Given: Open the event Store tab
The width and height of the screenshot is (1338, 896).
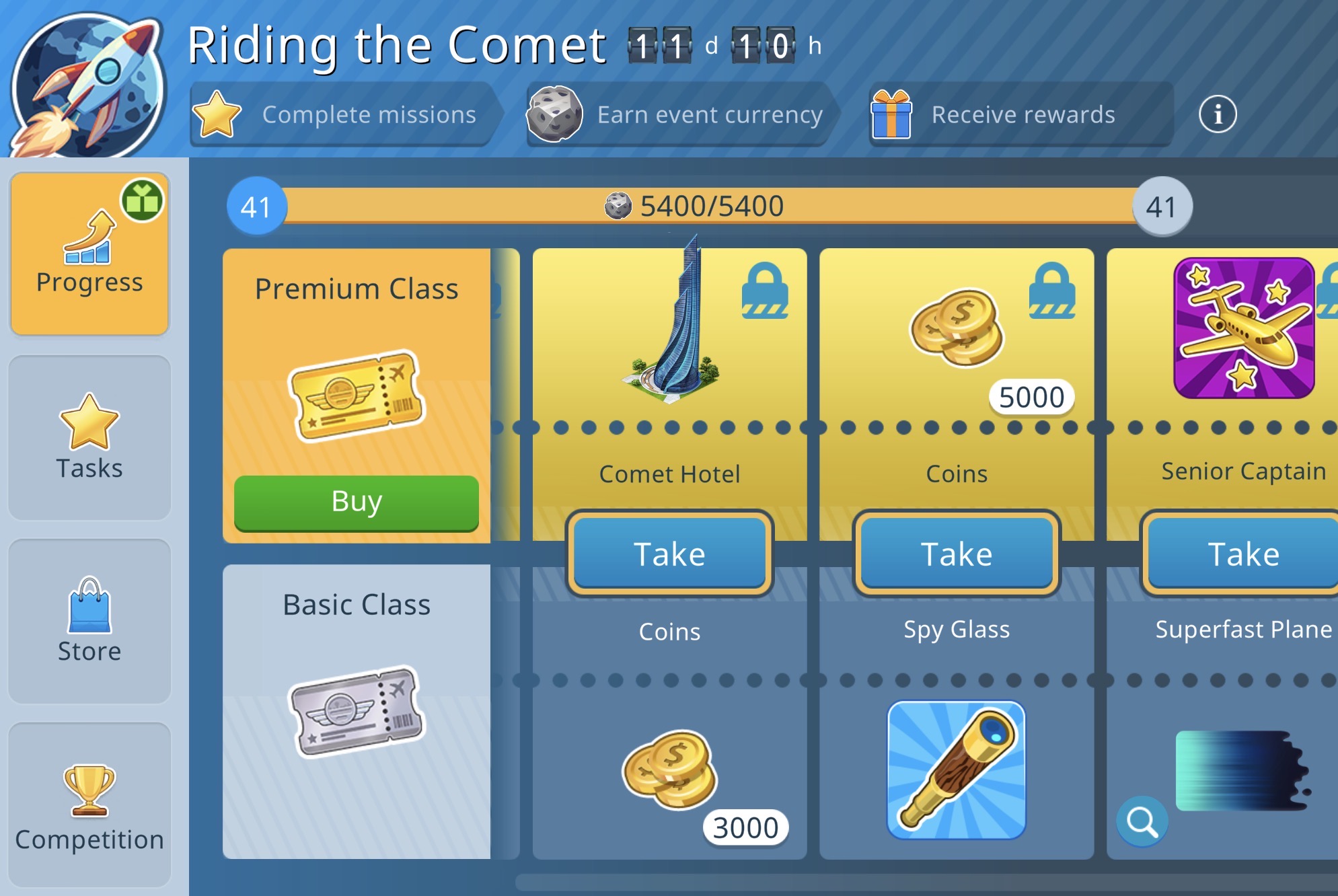Looking at the screenshot, I should (89, 621).
